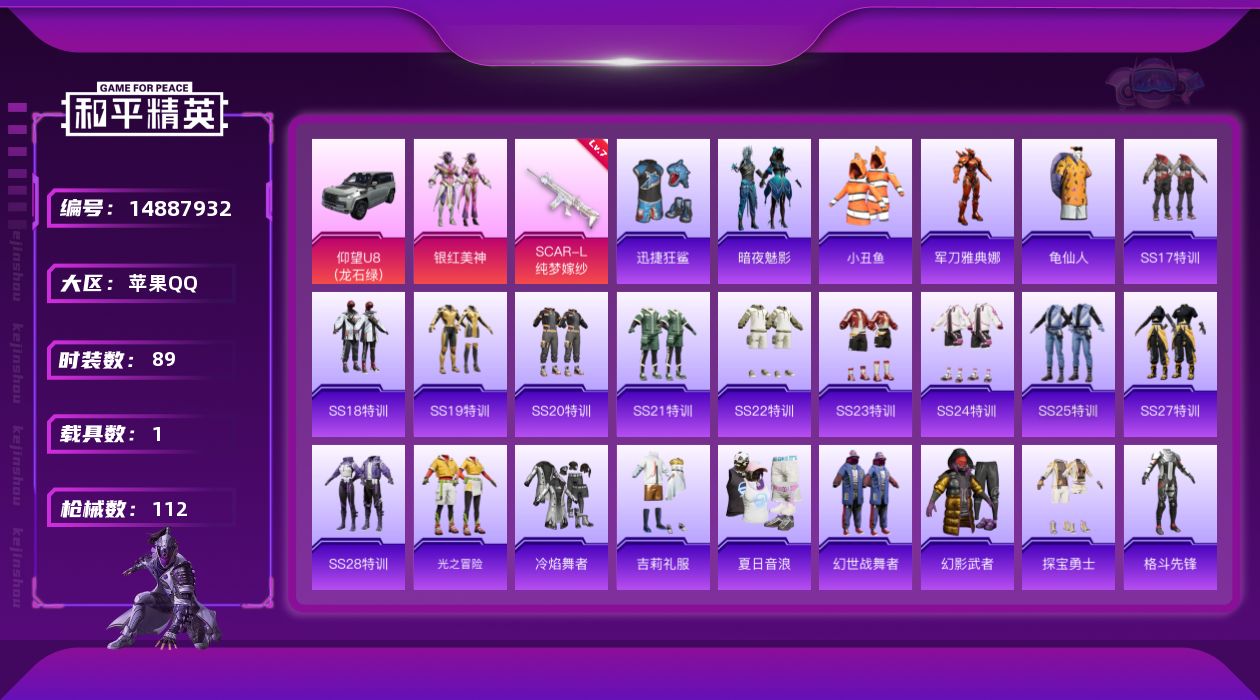Image resolution: width=1260 pixels, height=700 pixels.
Task: Pick the SS23特训 red outfit tile
Action: tap(865, 364)
